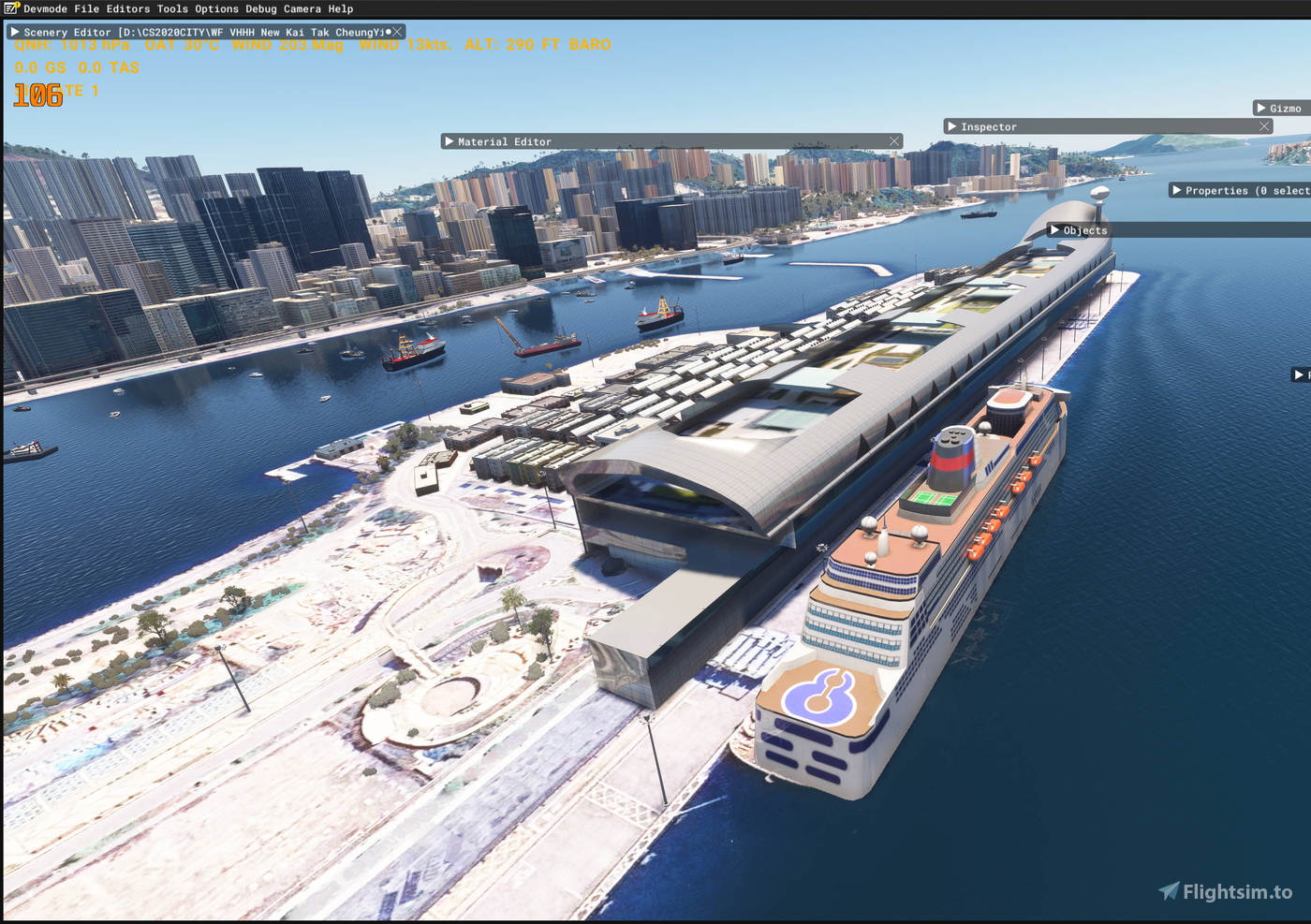Click the arrow icon on the Scenery Editor header

click(15, 31)
